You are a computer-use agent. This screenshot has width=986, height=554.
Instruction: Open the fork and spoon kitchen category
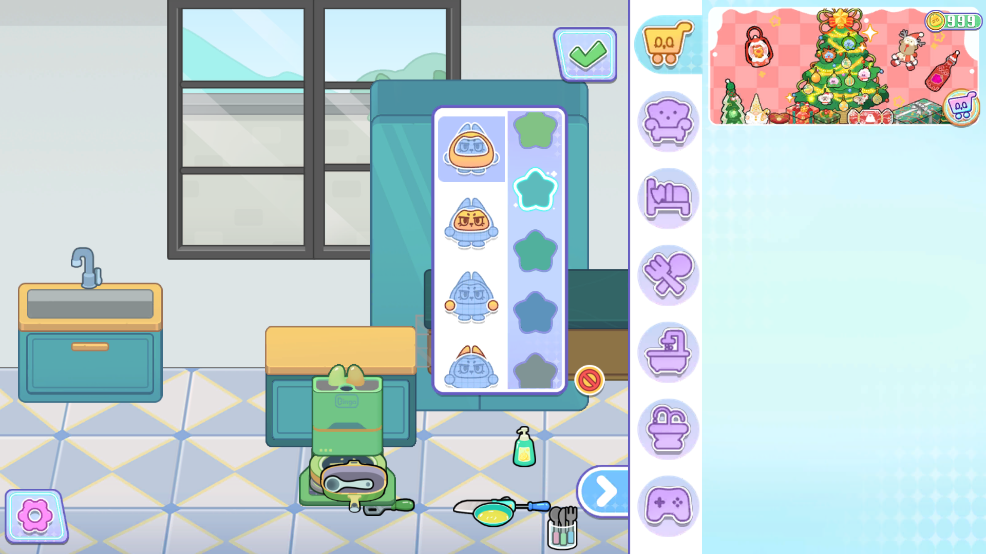pyautogui.click(x=667, y=275)
